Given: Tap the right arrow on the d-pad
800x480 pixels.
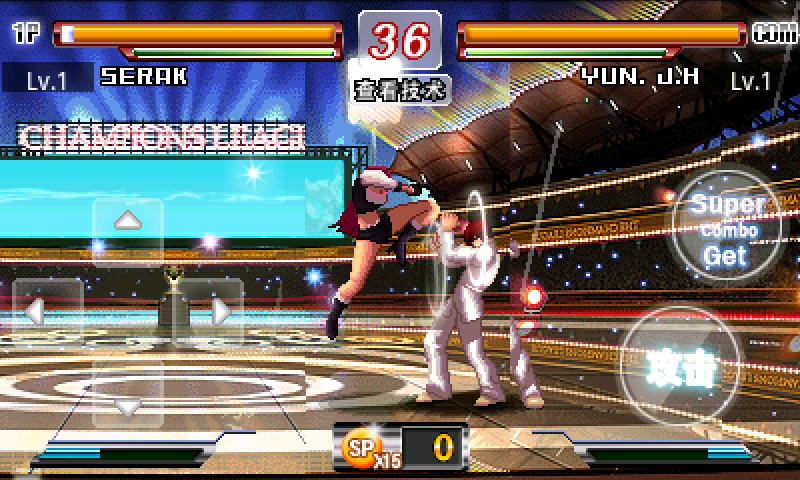Looking at the screenshot, I should coord(218,311).
